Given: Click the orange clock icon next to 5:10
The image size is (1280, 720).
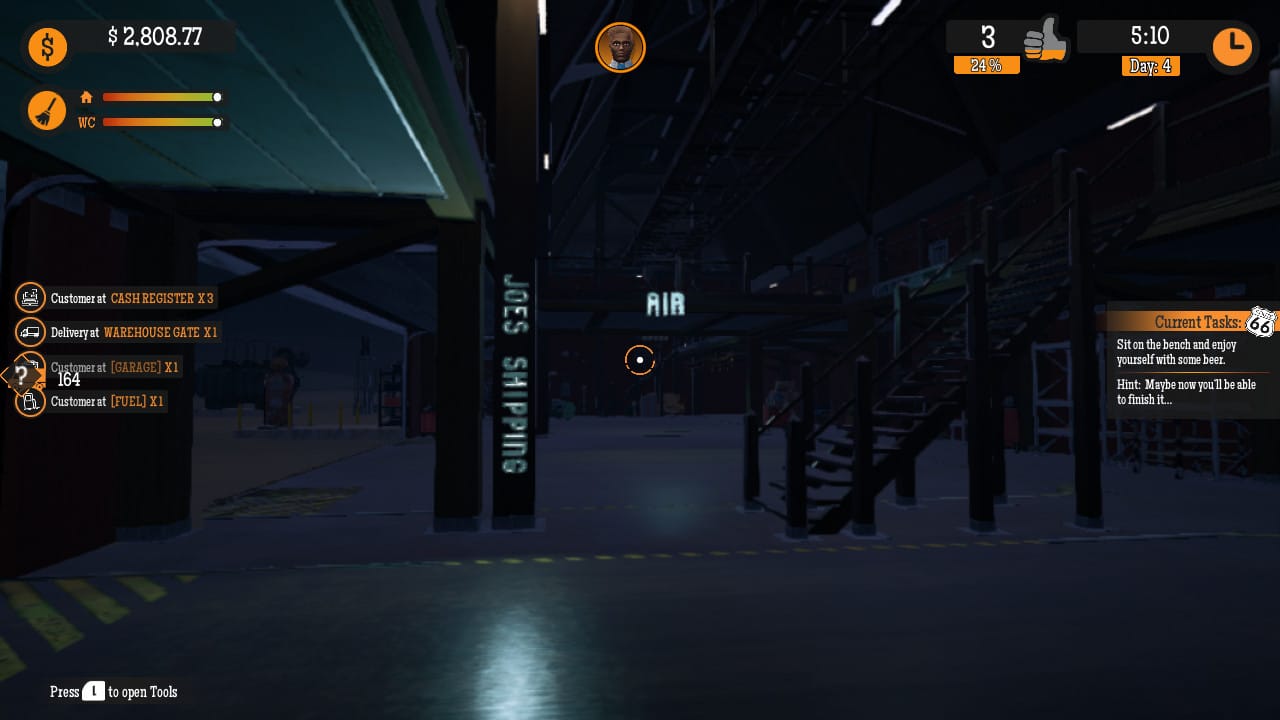Looking at the screenshot, I should point(1232,46).
